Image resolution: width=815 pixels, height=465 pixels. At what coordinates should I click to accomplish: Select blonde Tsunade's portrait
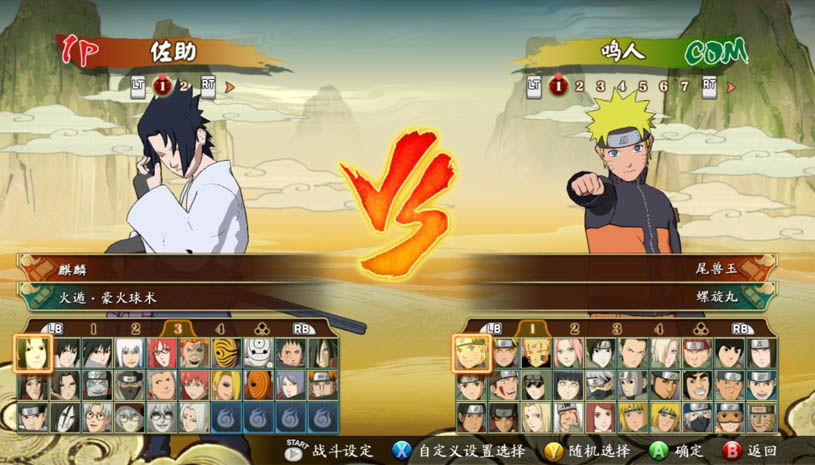coord(537,416)
